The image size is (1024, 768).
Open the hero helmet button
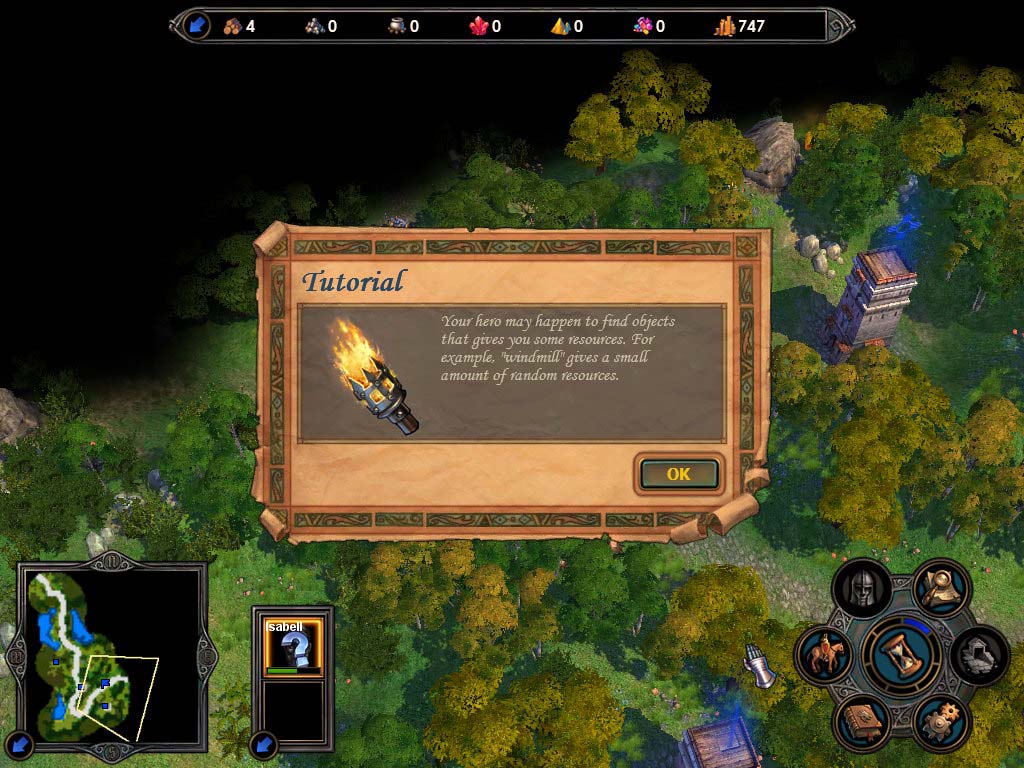click(862, 589)
